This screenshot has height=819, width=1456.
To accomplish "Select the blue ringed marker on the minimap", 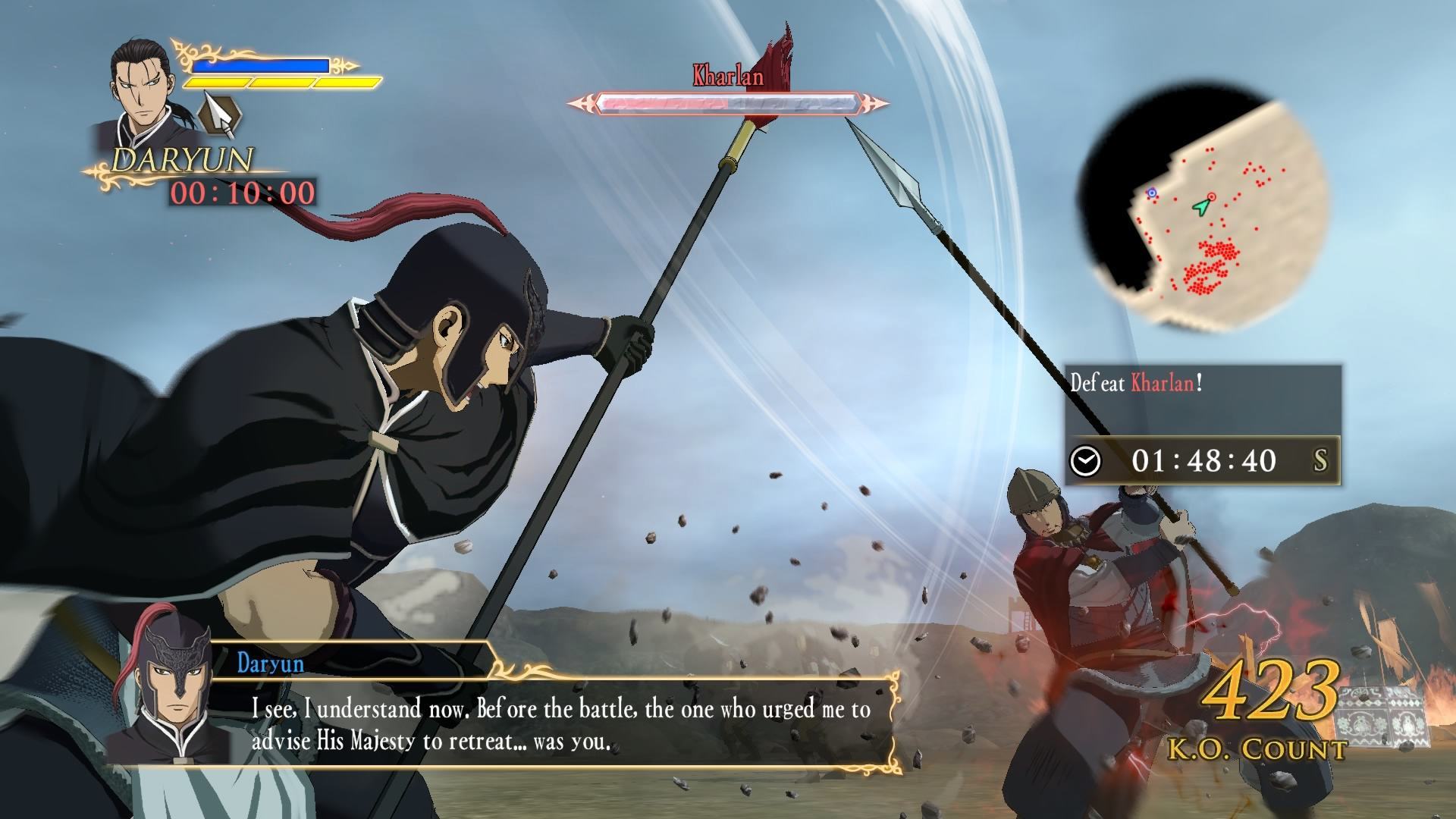I will pyautogui.click(x=1152, y=193).
